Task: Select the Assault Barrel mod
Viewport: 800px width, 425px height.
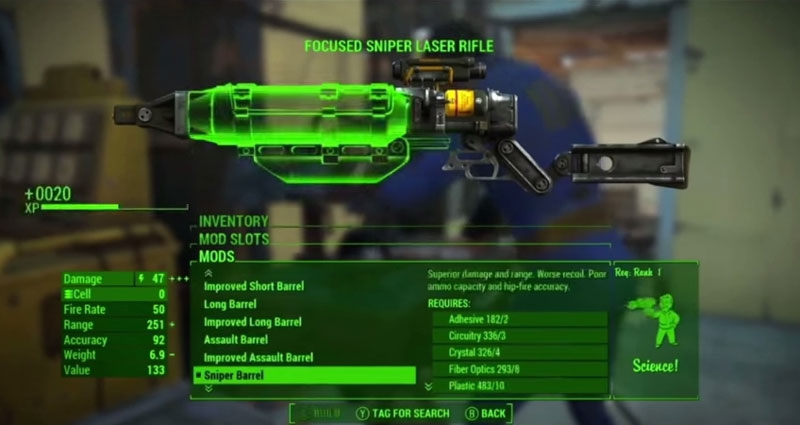Action: click(237, 340)
